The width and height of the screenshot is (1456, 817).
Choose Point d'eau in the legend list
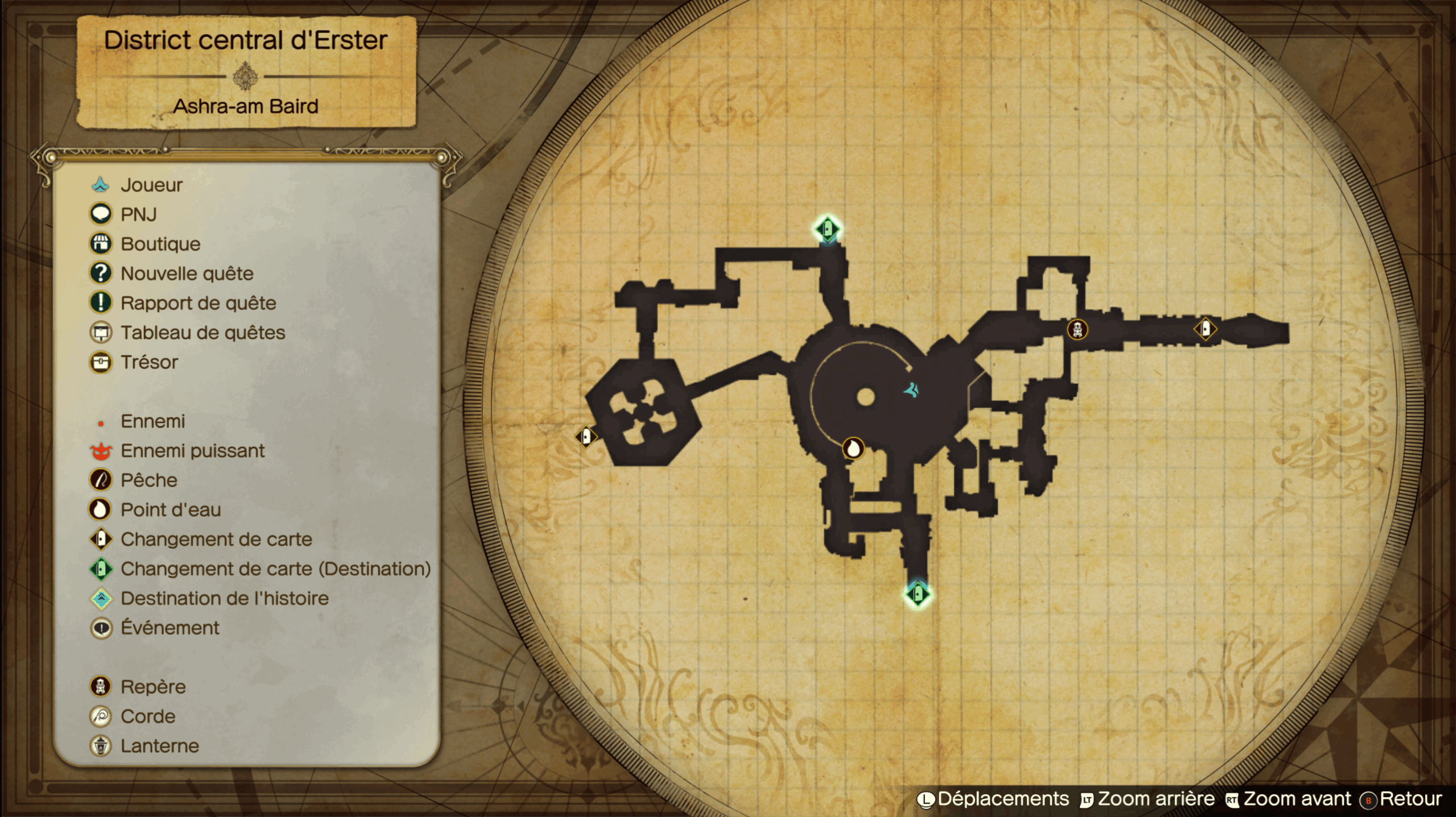[170, 510]
